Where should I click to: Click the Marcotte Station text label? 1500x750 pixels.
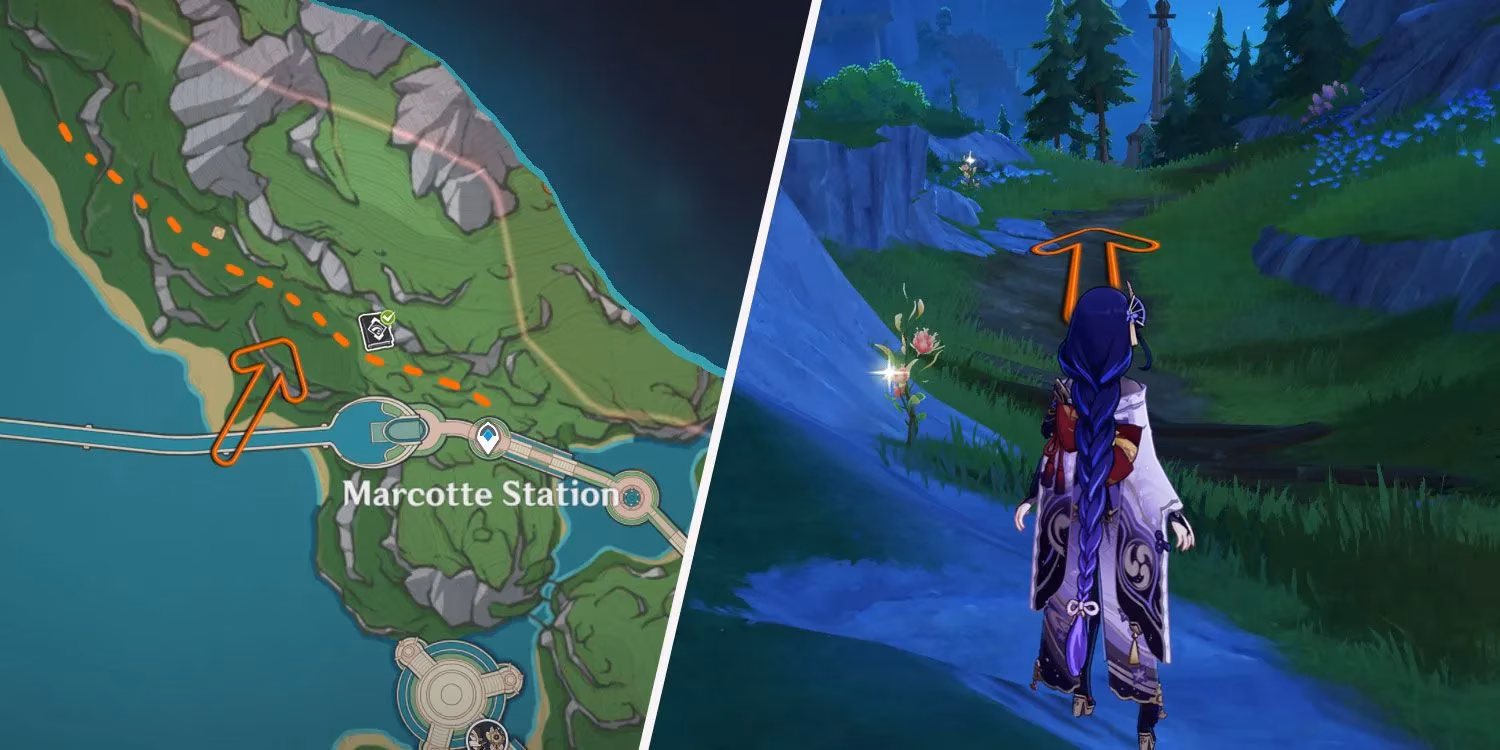click(480, 493)
